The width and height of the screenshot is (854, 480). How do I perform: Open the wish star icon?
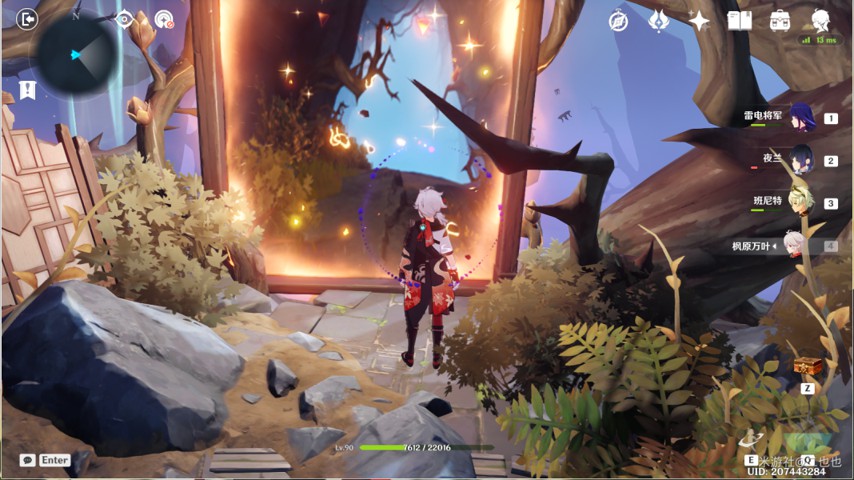[x=699, y=21]
